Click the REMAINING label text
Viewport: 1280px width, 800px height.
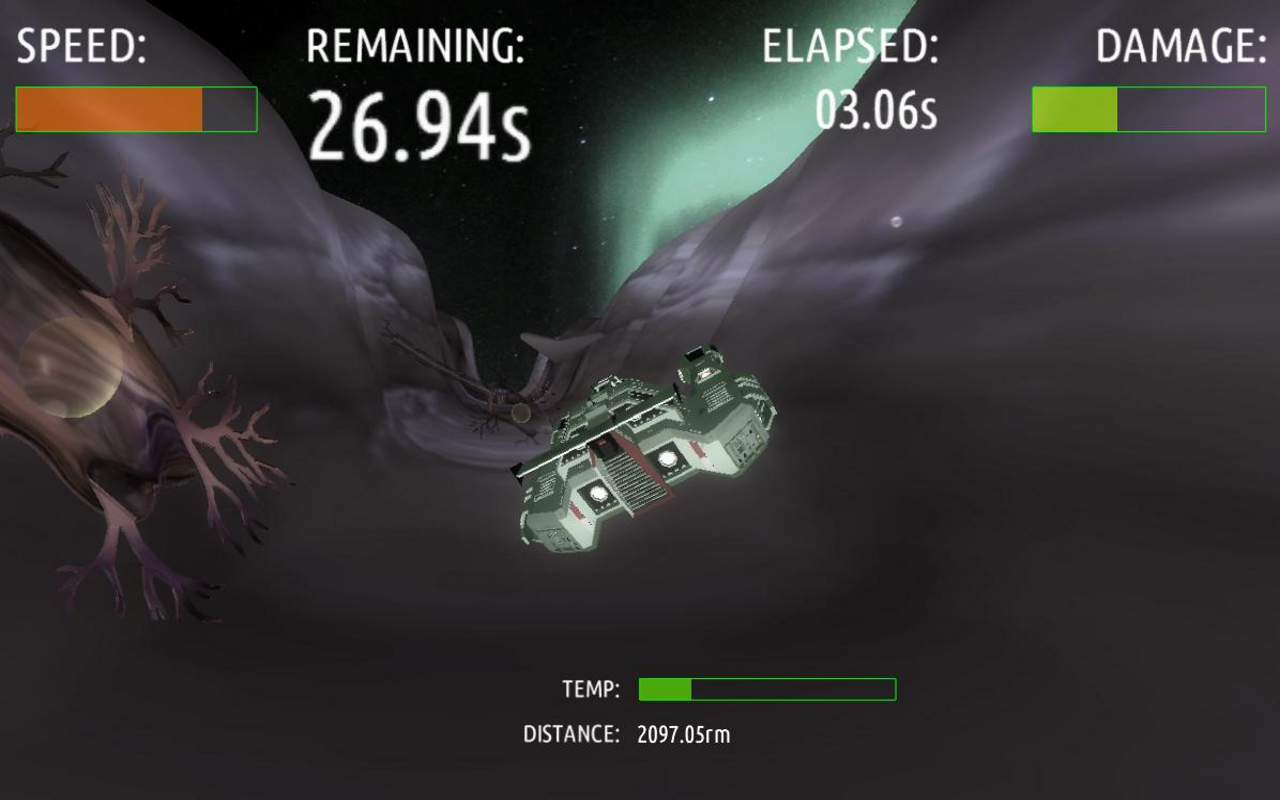[x=418, y=44]
